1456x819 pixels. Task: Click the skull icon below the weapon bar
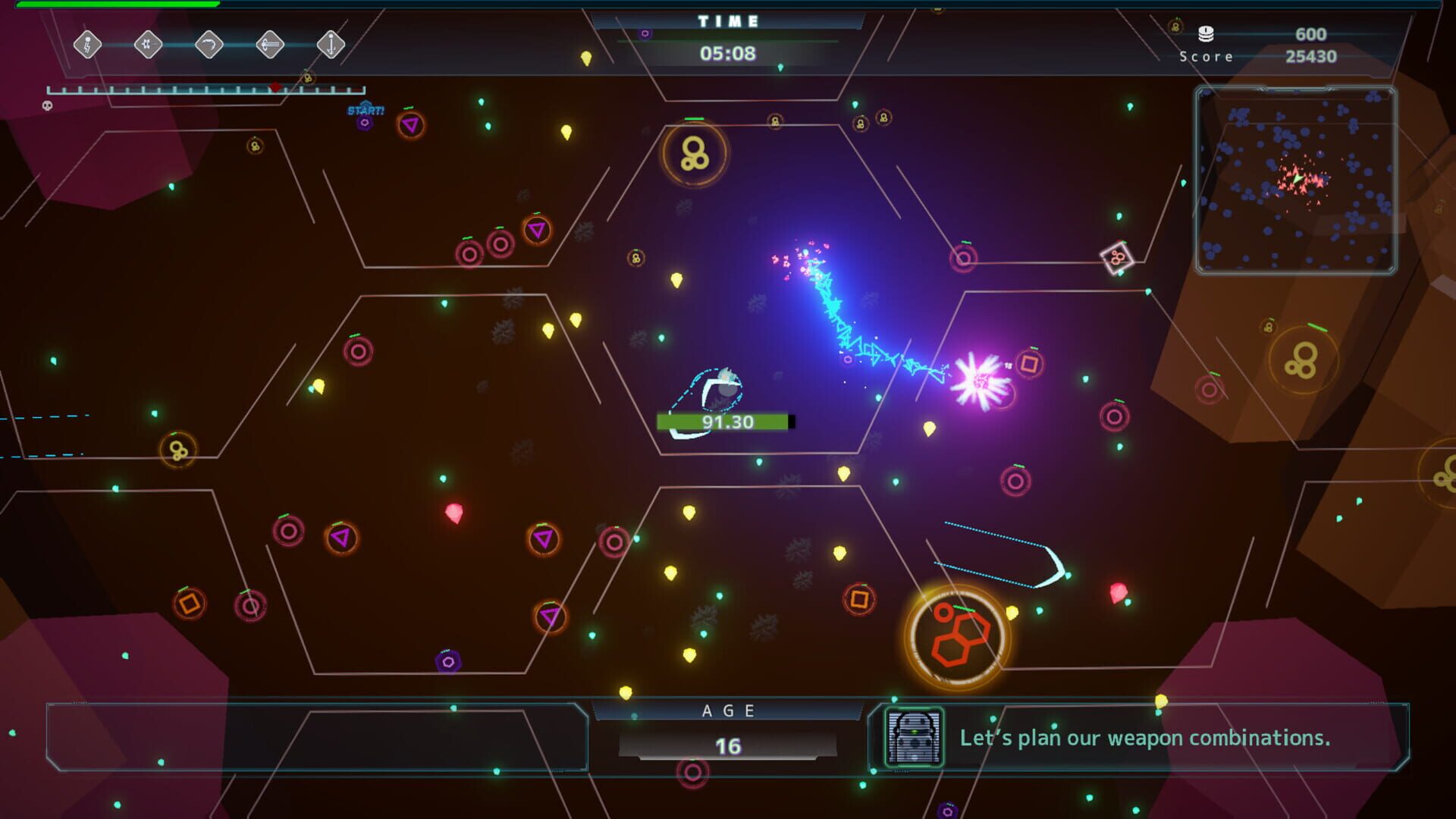pos(48,106)
